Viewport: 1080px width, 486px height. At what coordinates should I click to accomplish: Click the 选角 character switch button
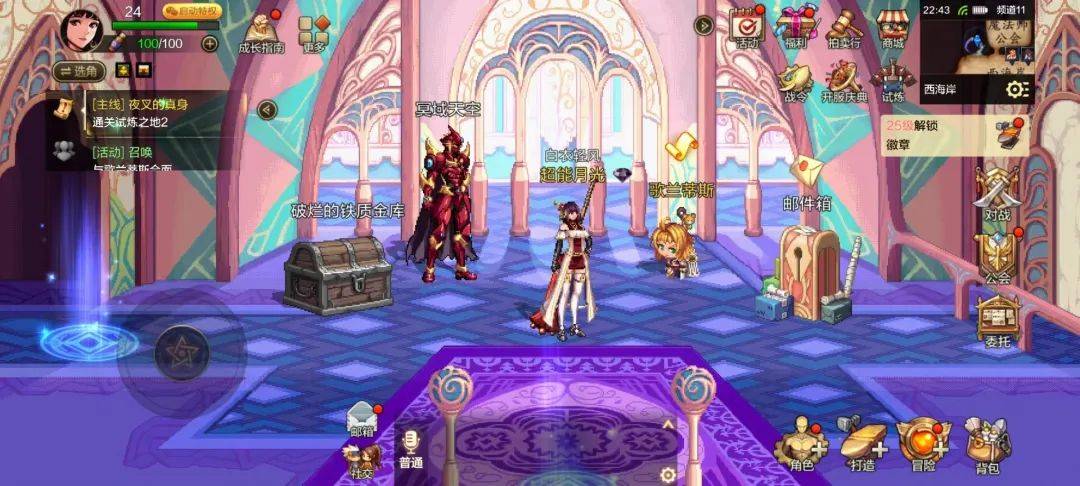click(x=80, y=71)
